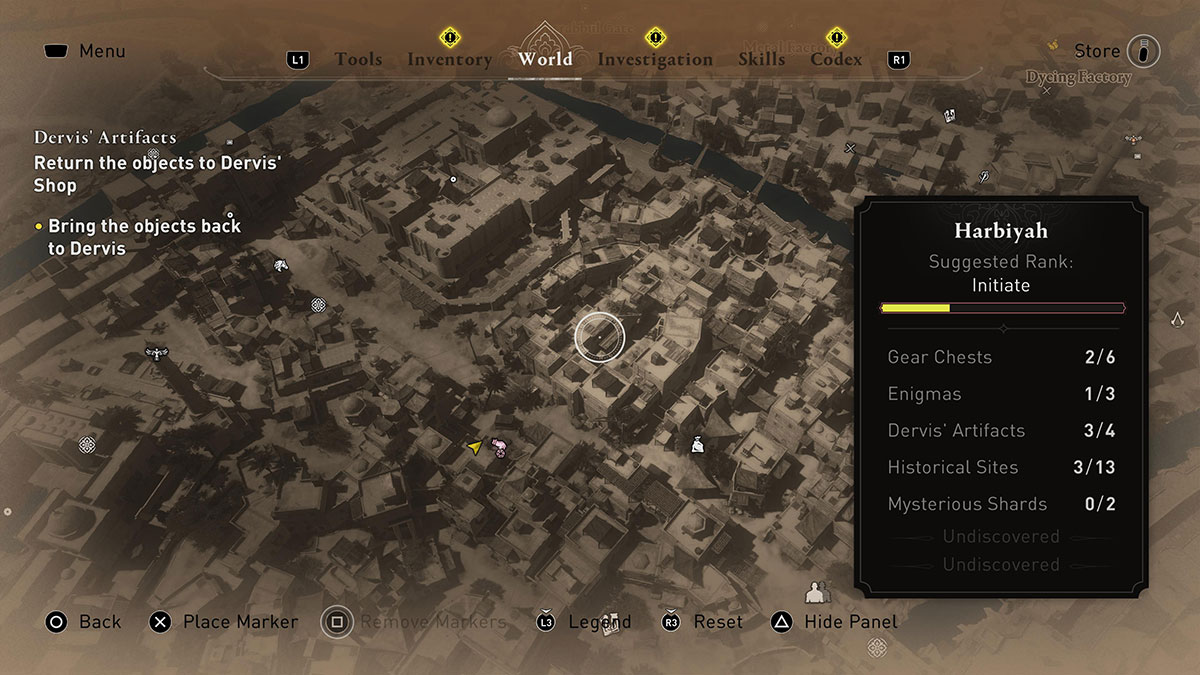Viewport: 1200px width, 675px height.
Task: Hide the Harbiyah info panel
Action: coord(851,622)
